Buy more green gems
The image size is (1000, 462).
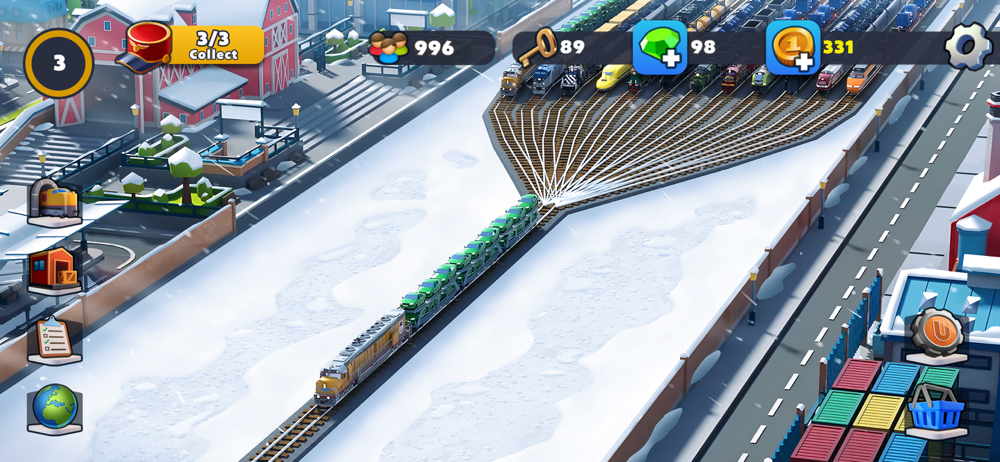[661, 47]
